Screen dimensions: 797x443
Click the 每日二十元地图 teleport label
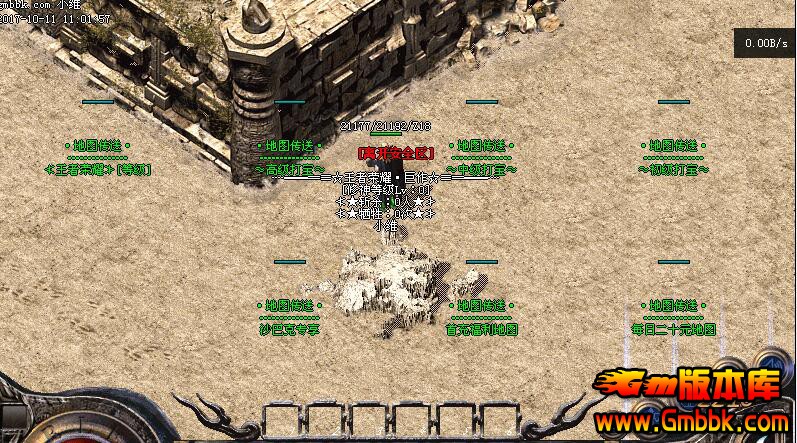673,329
